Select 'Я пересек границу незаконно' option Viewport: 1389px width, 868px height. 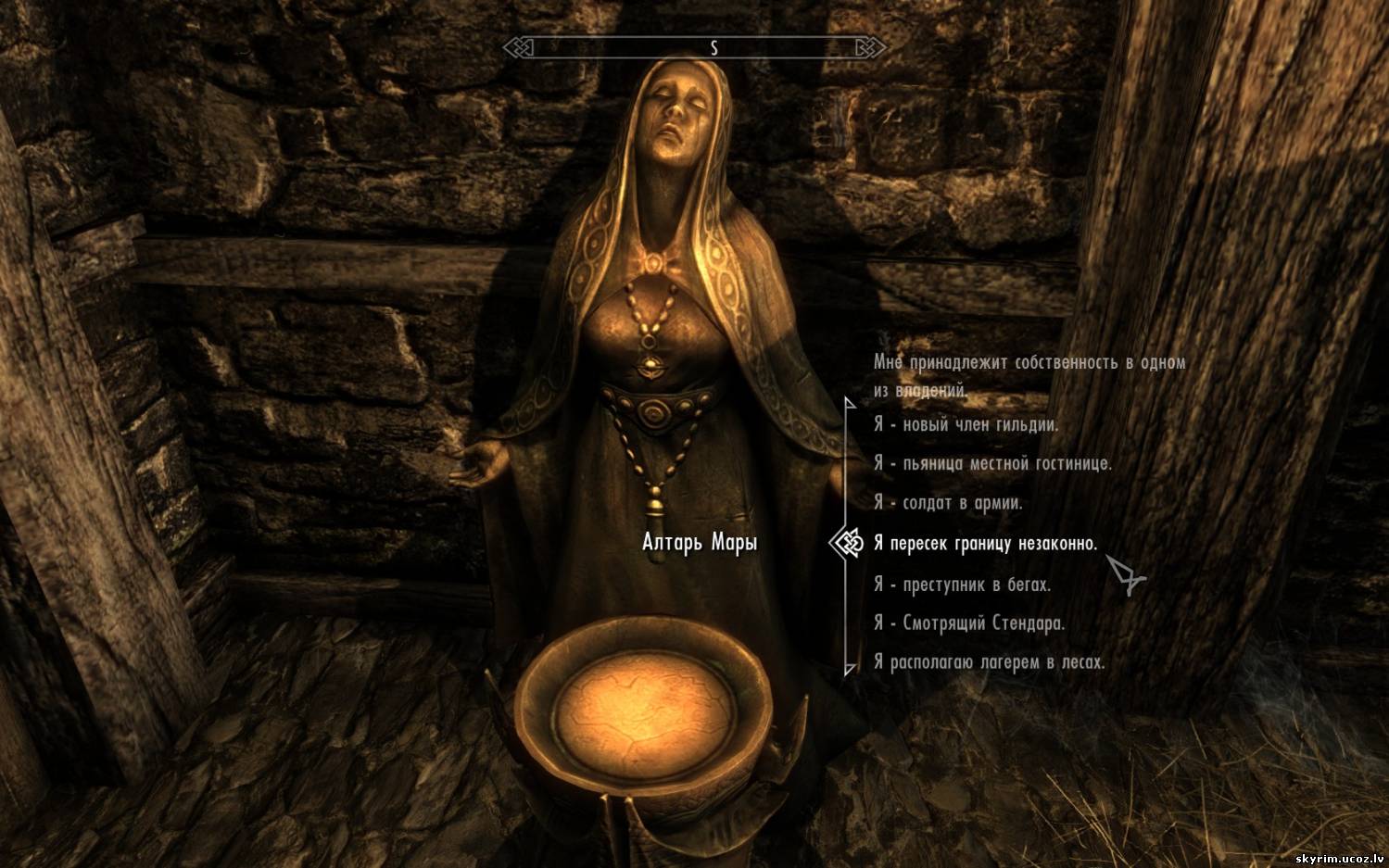pyautogui.click(x=985, y=544)
